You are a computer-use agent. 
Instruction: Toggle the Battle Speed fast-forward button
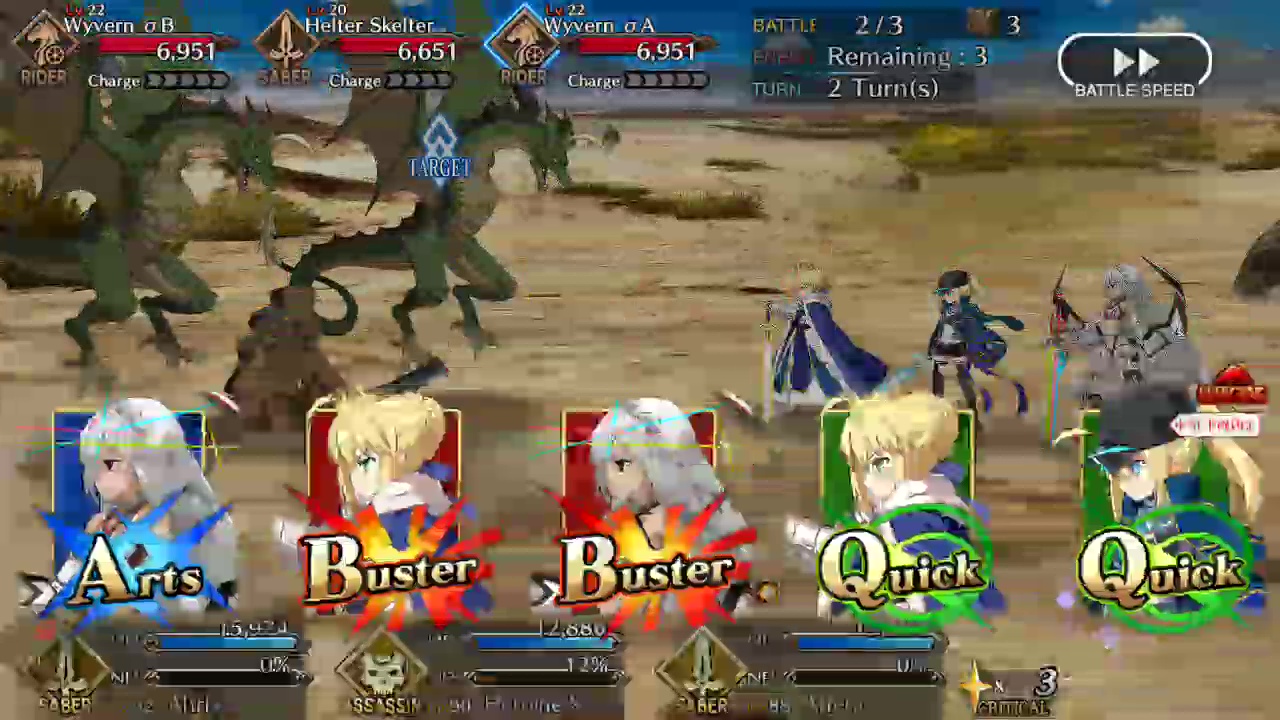pyautogui.click(x=1134, y=66)
